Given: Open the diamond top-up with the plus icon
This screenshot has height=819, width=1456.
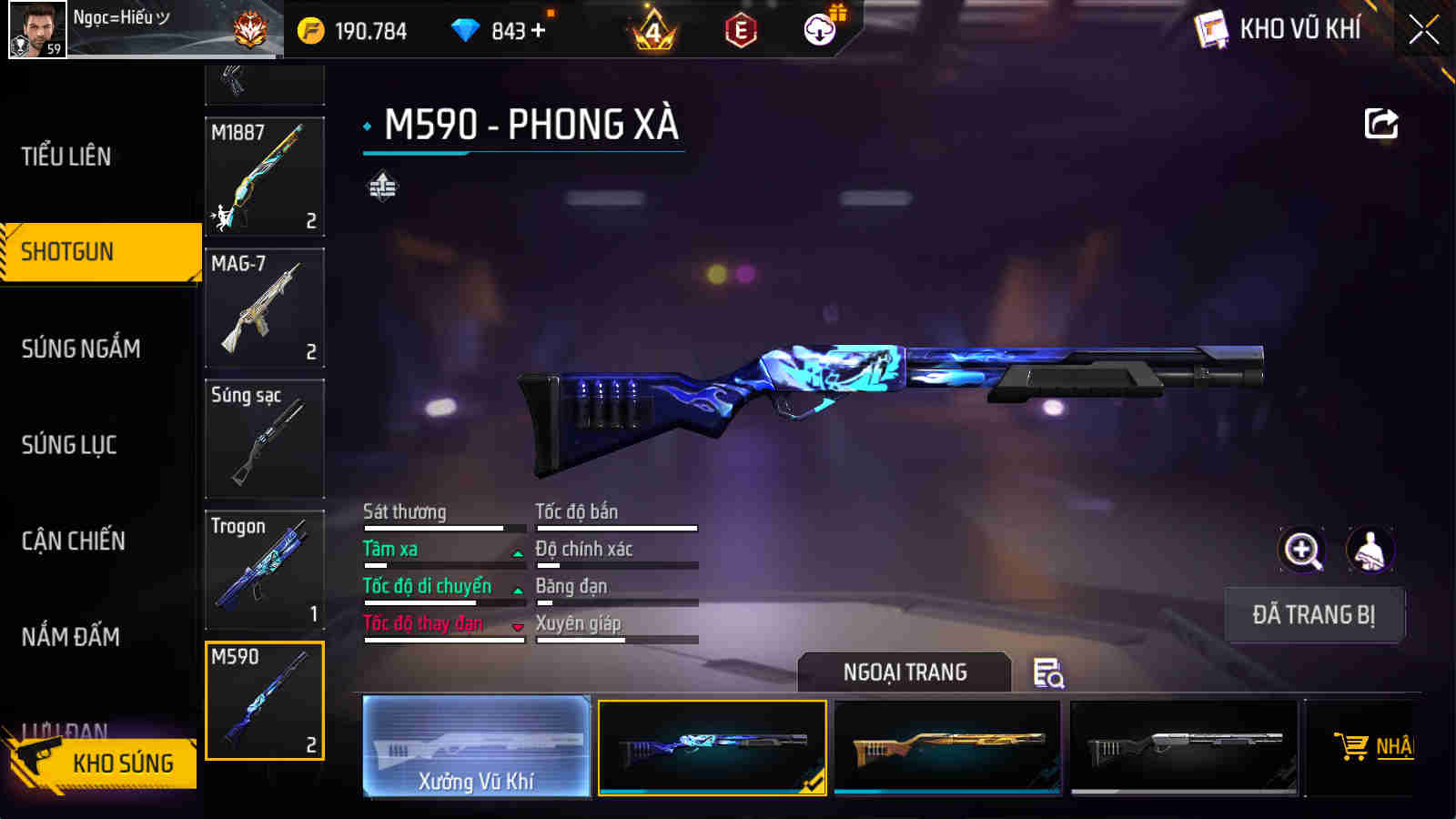Looking at the screenshot, I should (x=539, y=28).
